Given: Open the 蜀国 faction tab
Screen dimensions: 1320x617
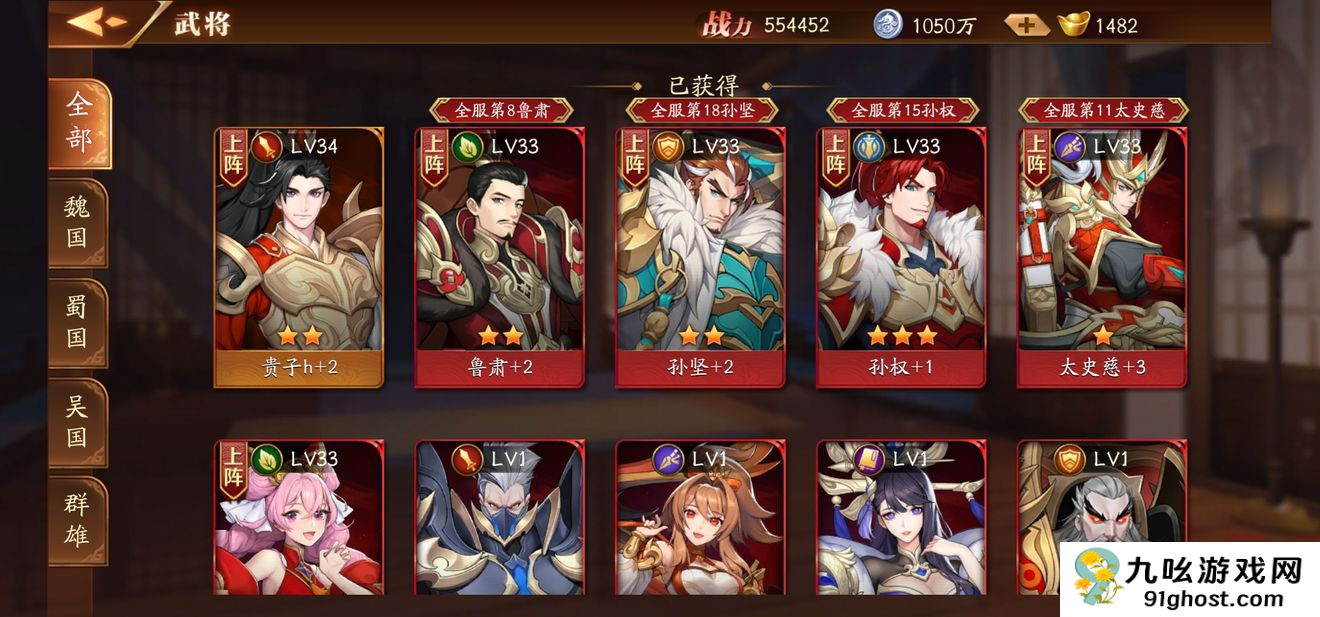Looking at the screenshot, I should (77, 322).
